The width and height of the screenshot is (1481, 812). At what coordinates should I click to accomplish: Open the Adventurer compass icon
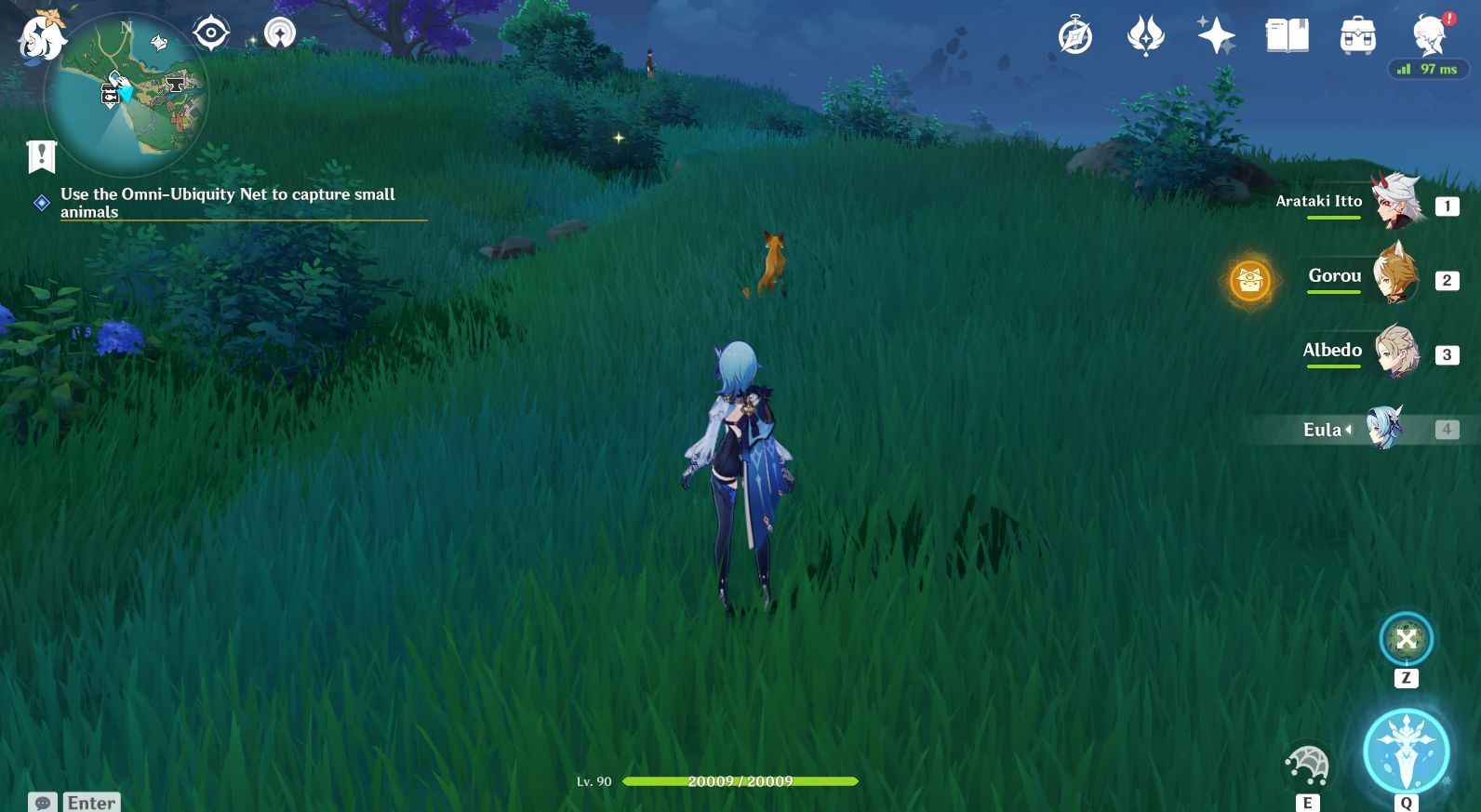[x=1074, y=37]
